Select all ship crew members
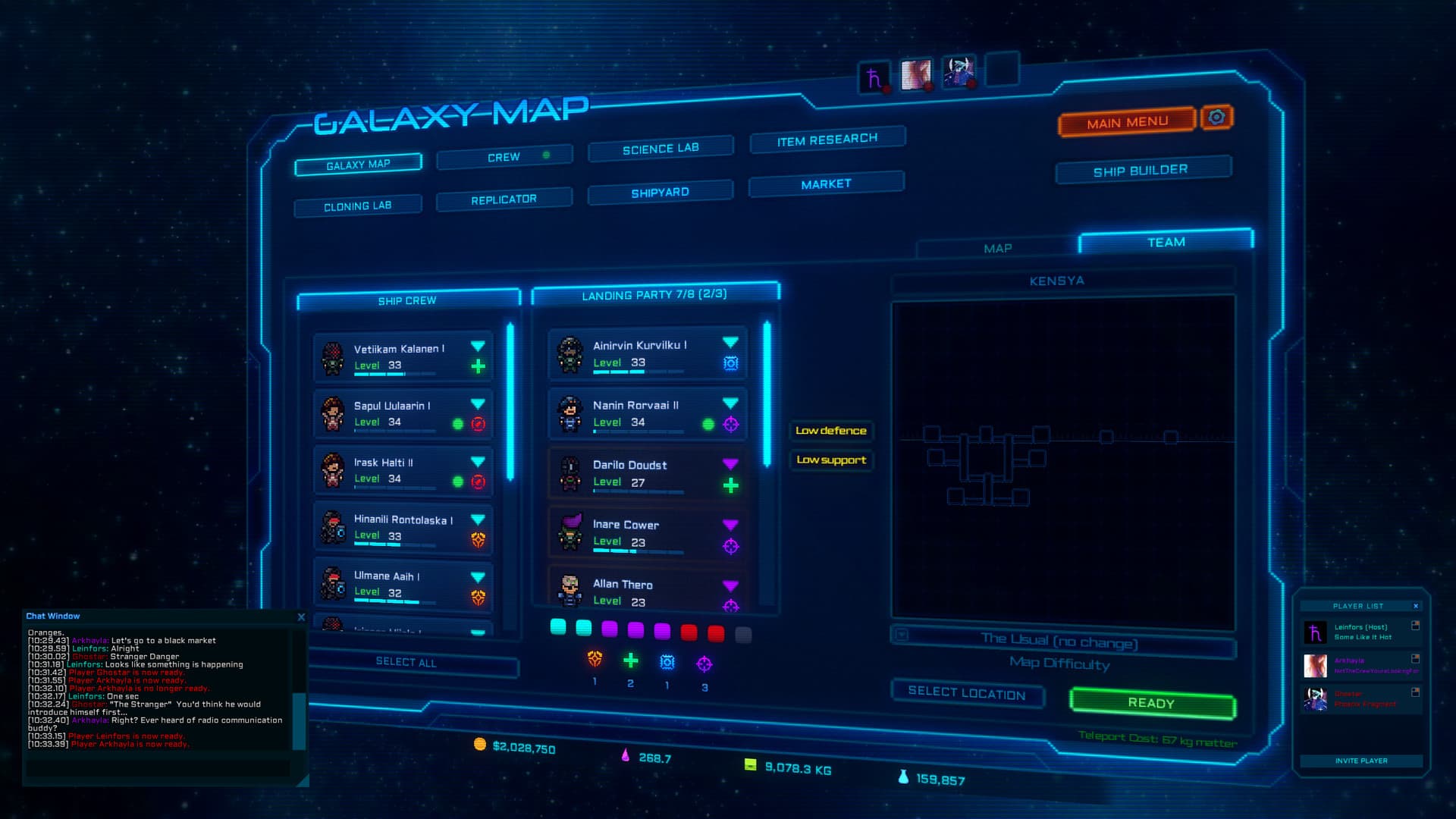 406,662
